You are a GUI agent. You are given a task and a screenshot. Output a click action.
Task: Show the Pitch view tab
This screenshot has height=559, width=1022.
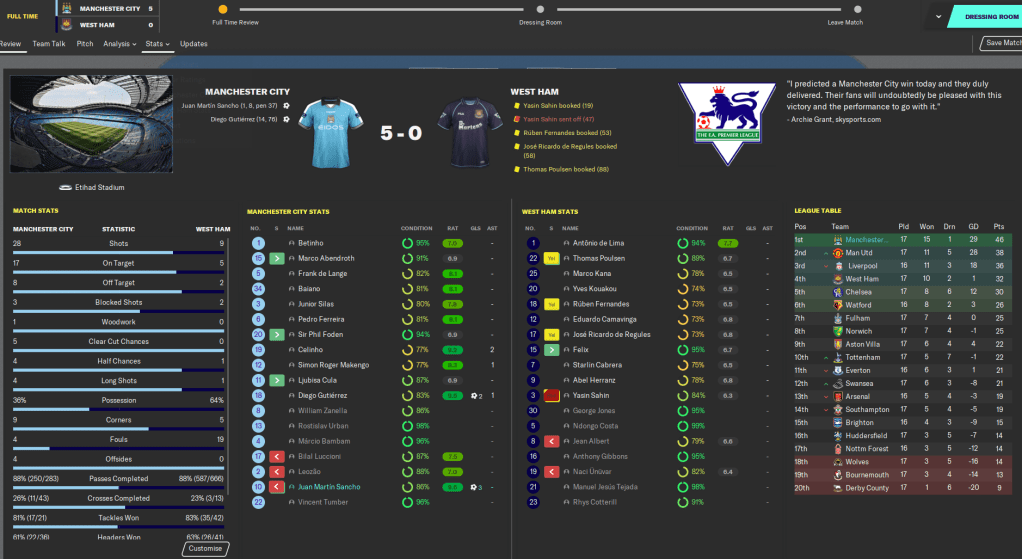click(85, 44)
